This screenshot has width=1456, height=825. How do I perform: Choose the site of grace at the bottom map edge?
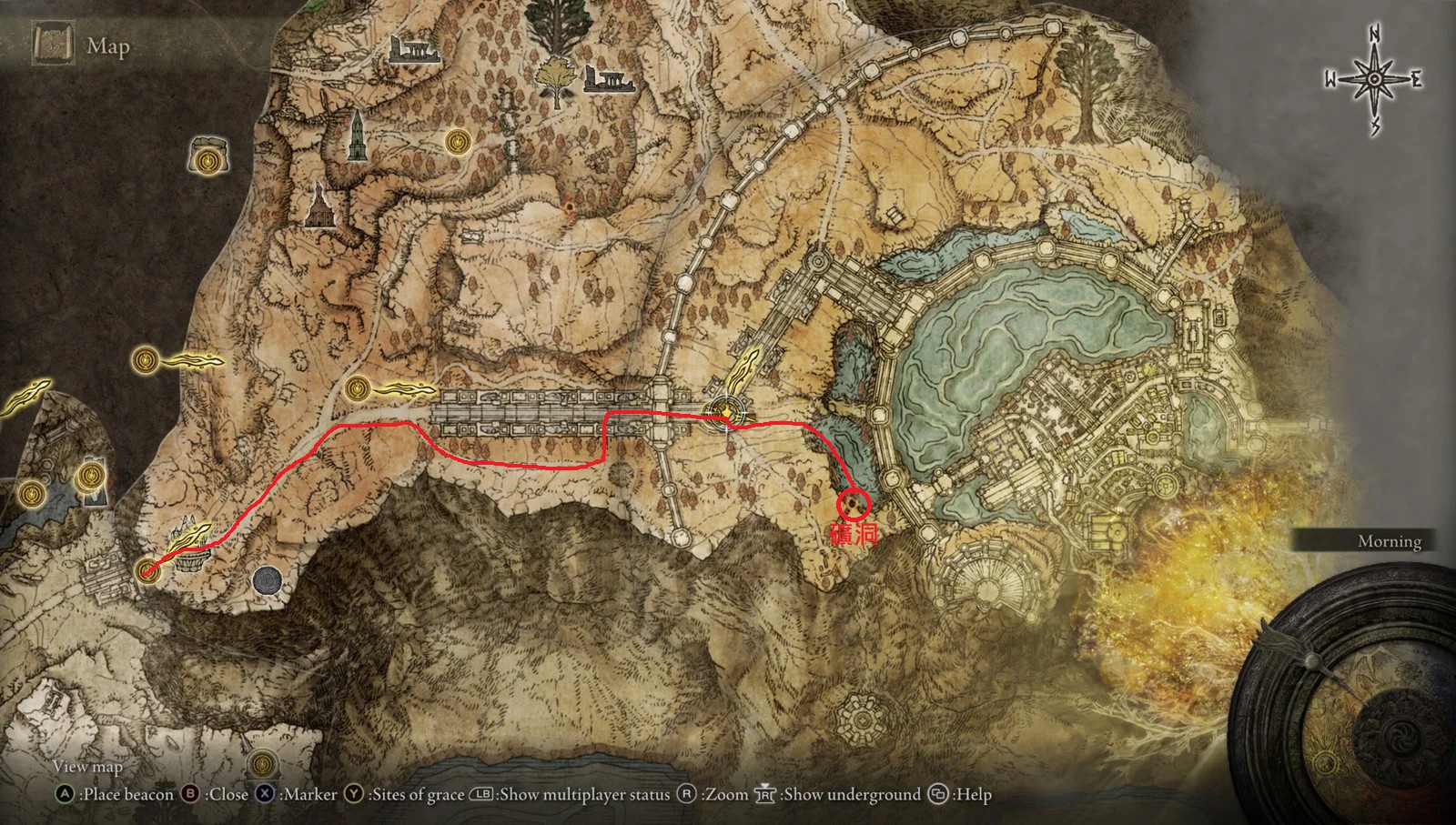pos(262,760)
